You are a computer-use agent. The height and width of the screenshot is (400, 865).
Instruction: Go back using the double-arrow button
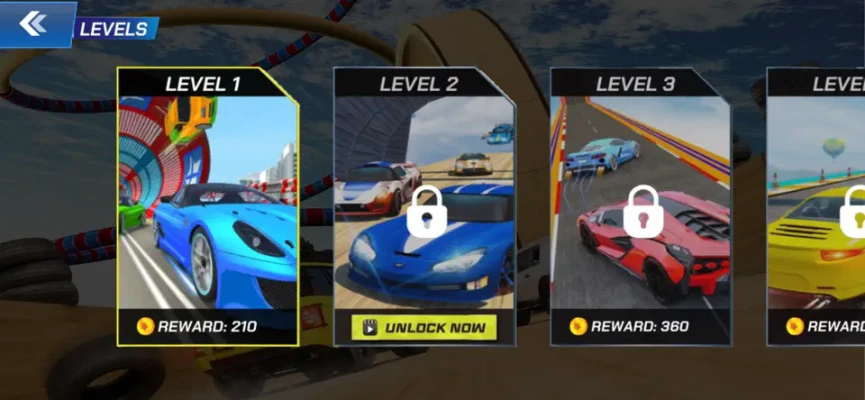(x=33, y=23)
